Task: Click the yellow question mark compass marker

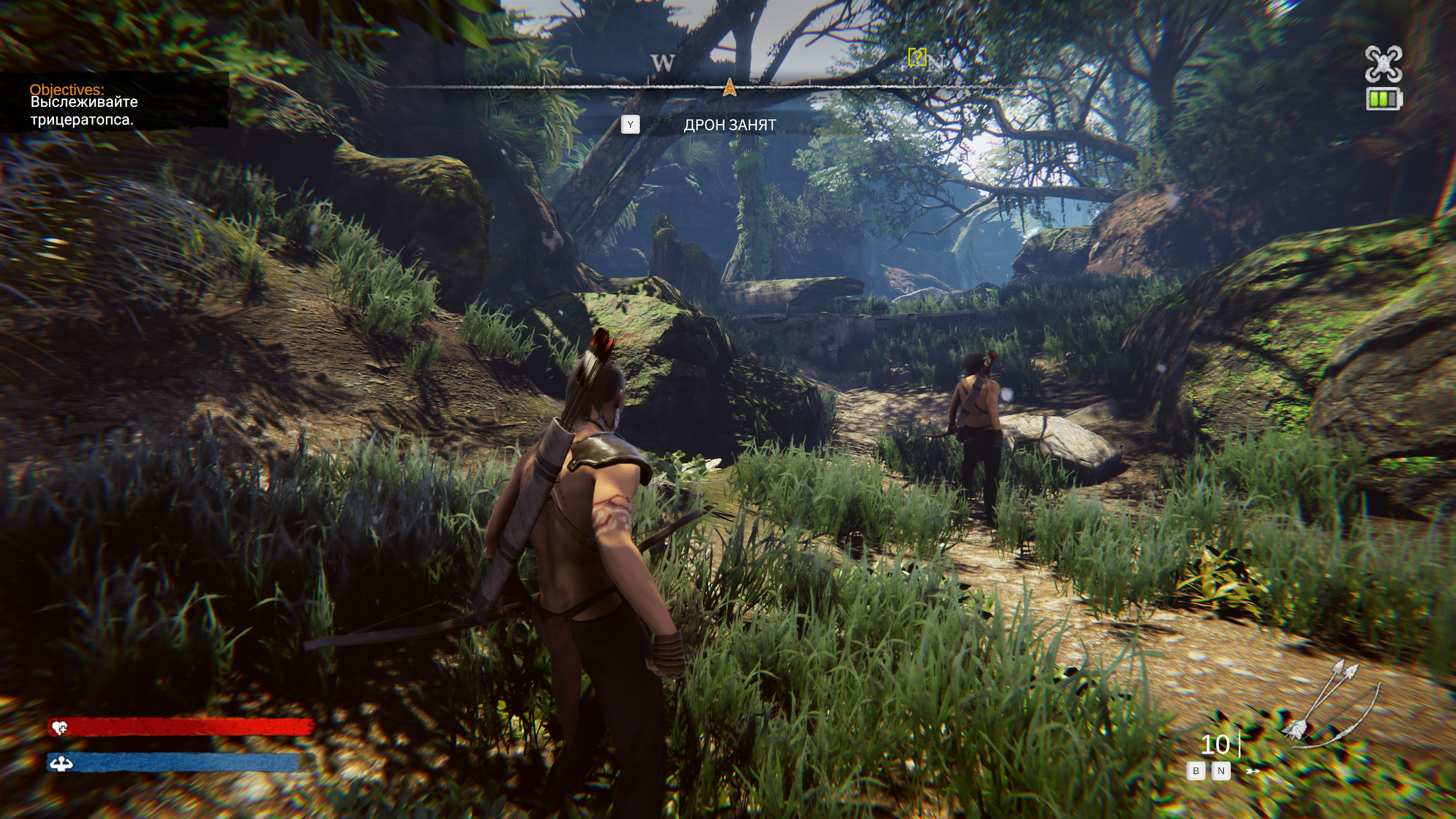Action: (x=917, y=57)
